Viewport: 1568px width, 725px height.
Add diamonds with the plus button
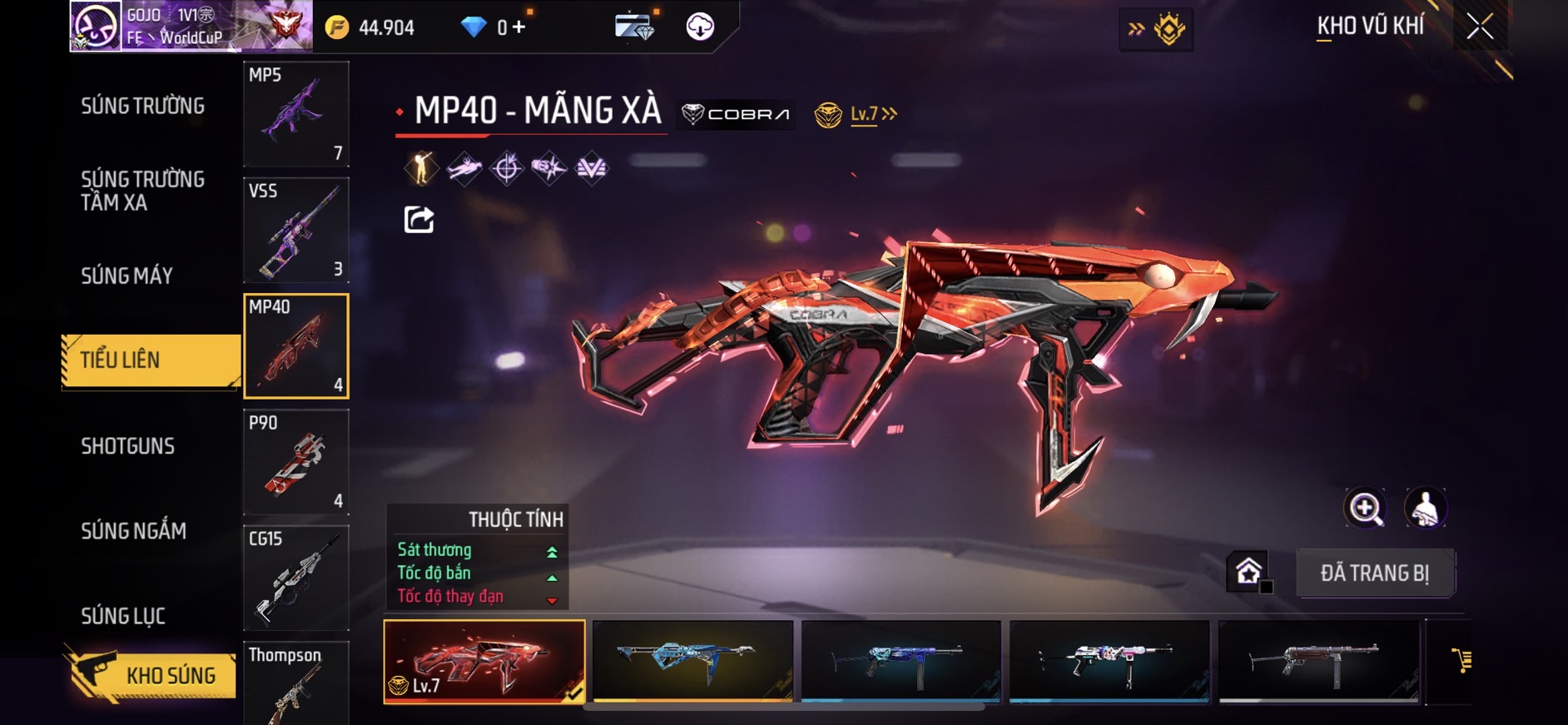(x=519, y=27)
